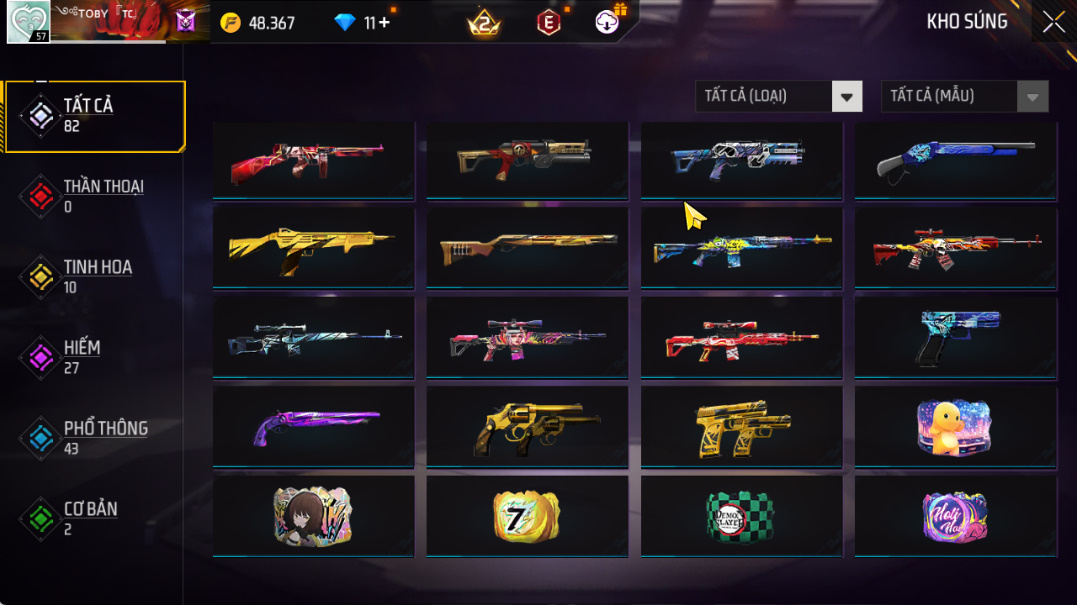Choose the golden number 7 skin
Image resolution: width=1077 pixels, height=605 pixels.
(x=527, y=516)
